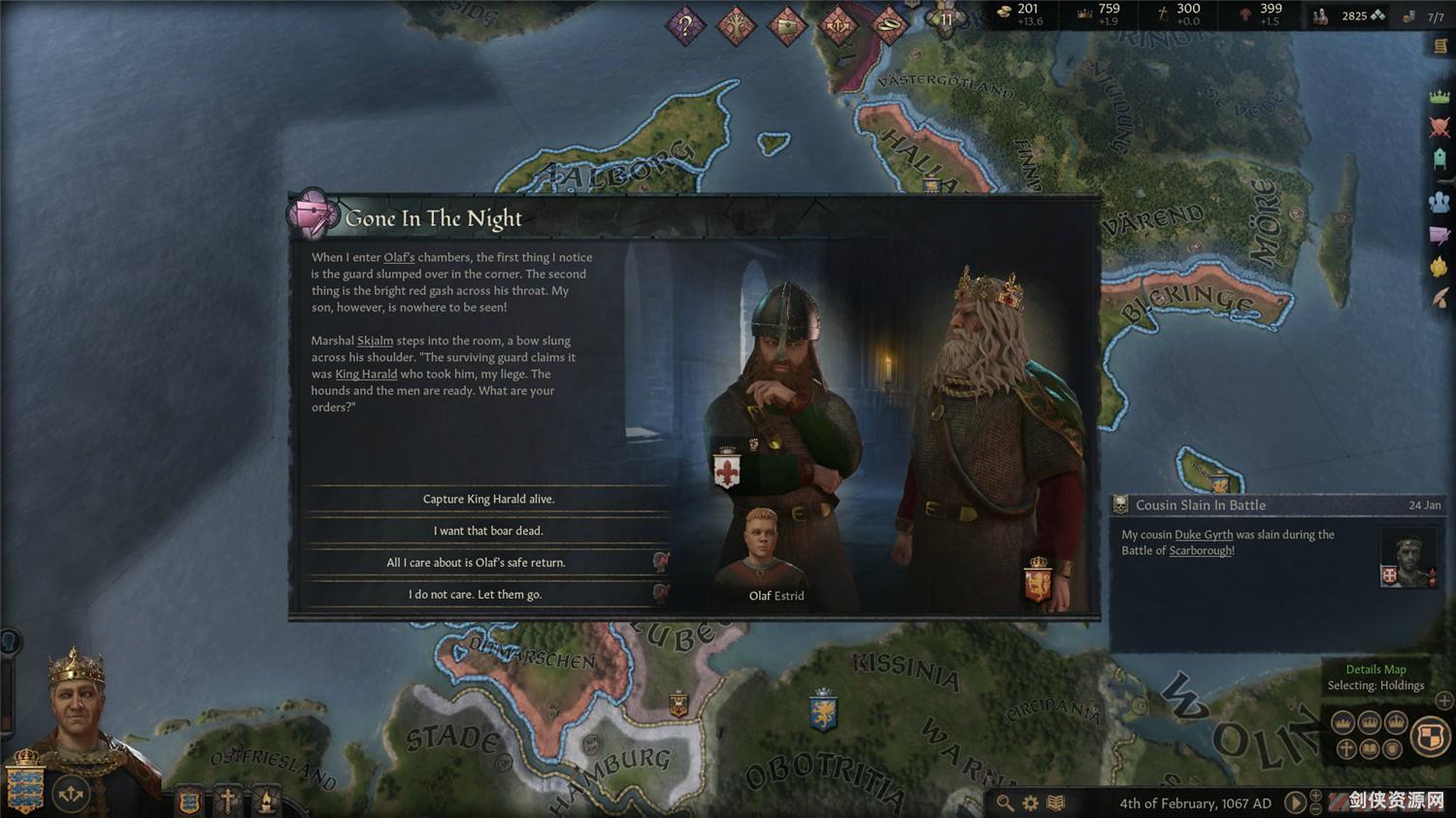
Task: Choose "Capture King Harald alive."
Action: pyautogui.click(x=488, y=499)
